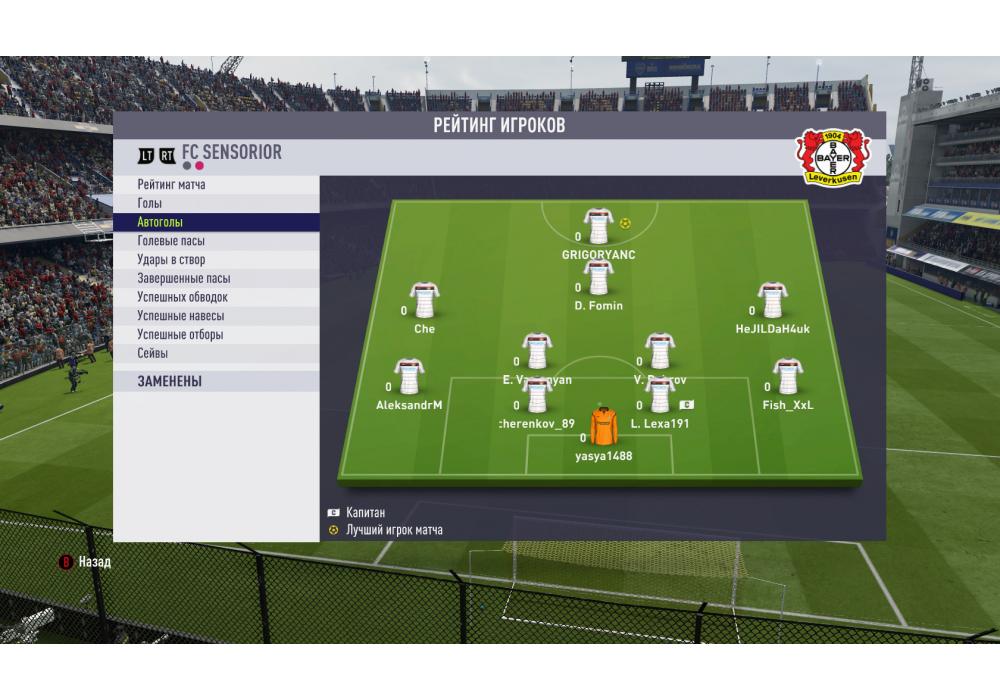Choose player HeJILDaH4uk on the formation
The image size is (1000, 700).
pos(772,301)
